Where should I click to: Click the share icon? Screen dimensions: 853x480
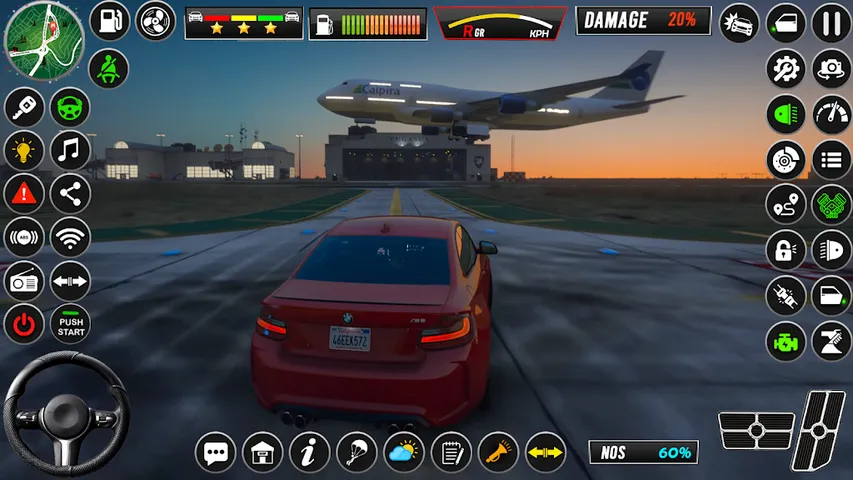coord(70,194)
